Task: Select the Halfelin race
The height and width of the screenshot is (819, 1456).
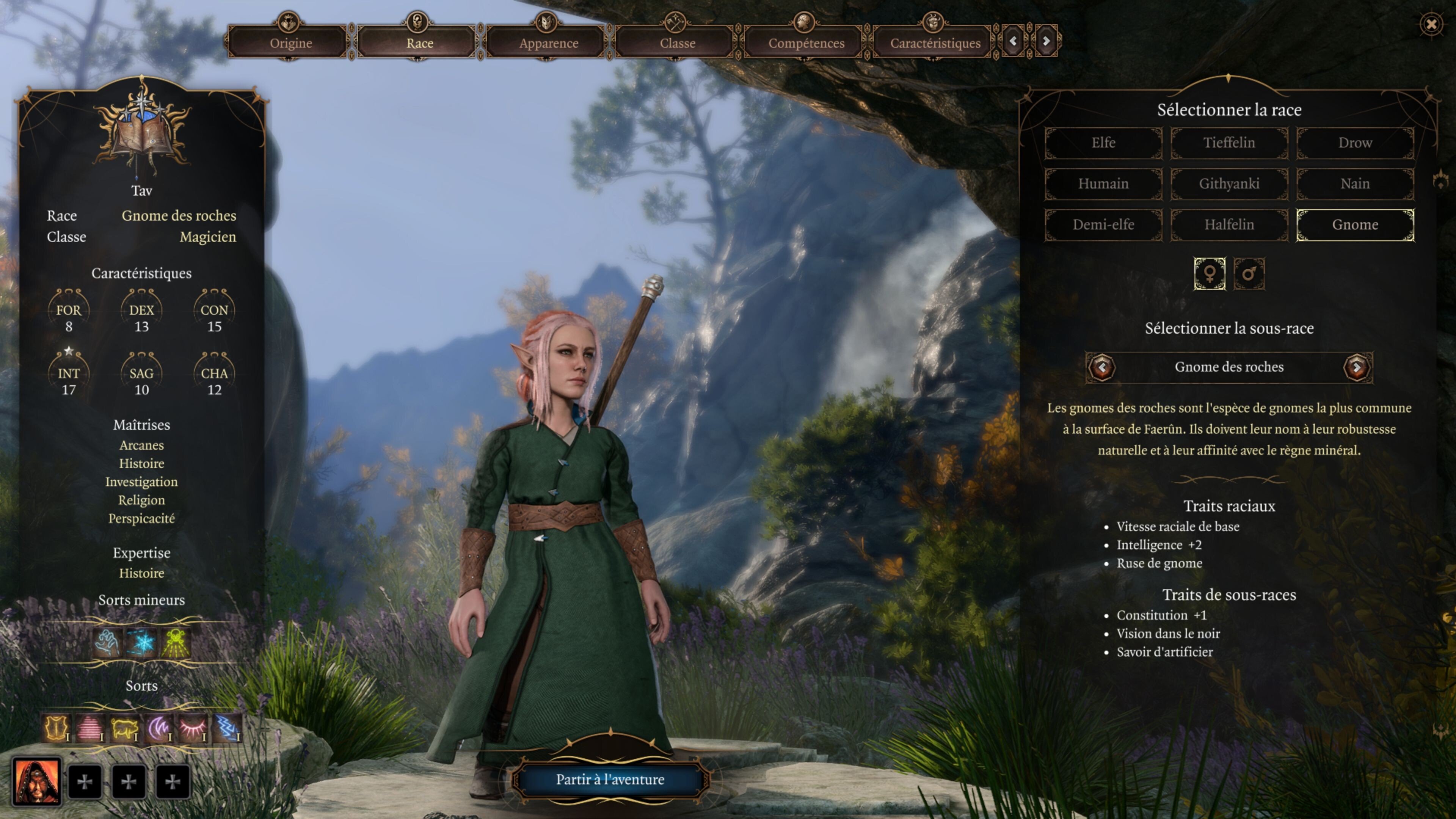Action: (1229, 224)
